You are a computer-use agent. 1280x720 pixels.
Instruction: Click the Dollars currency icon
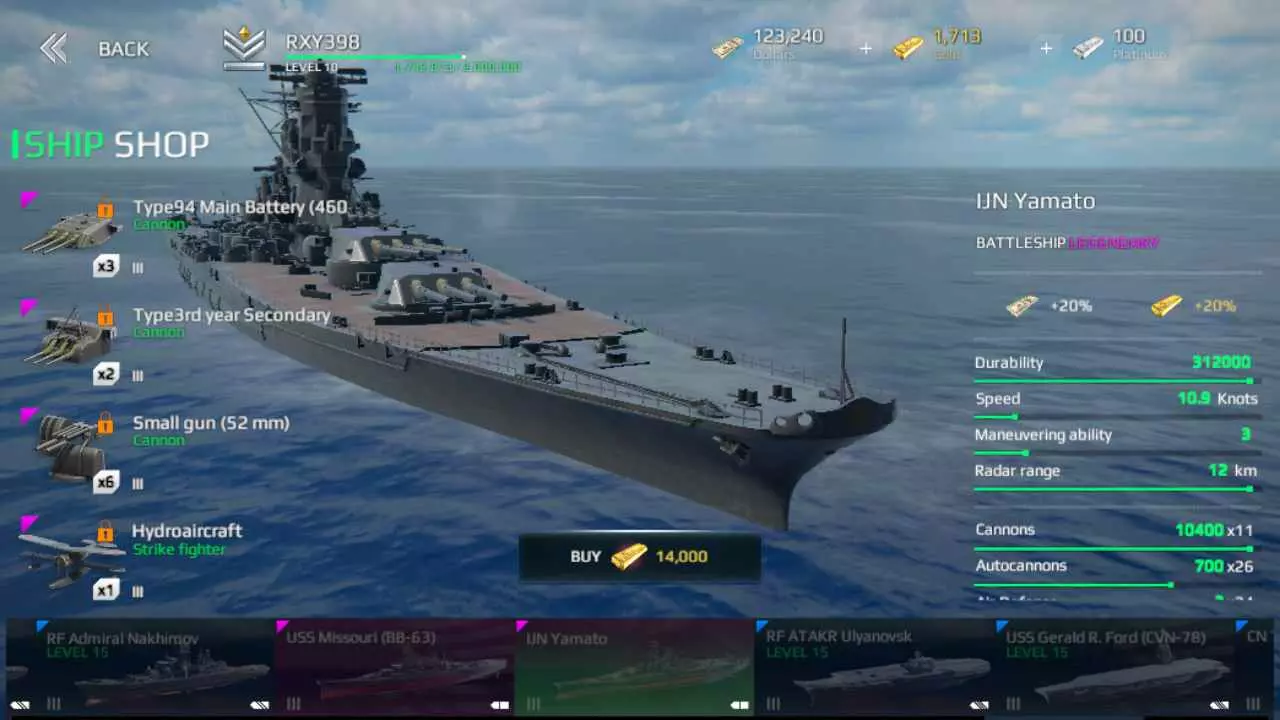pos(727,48)
